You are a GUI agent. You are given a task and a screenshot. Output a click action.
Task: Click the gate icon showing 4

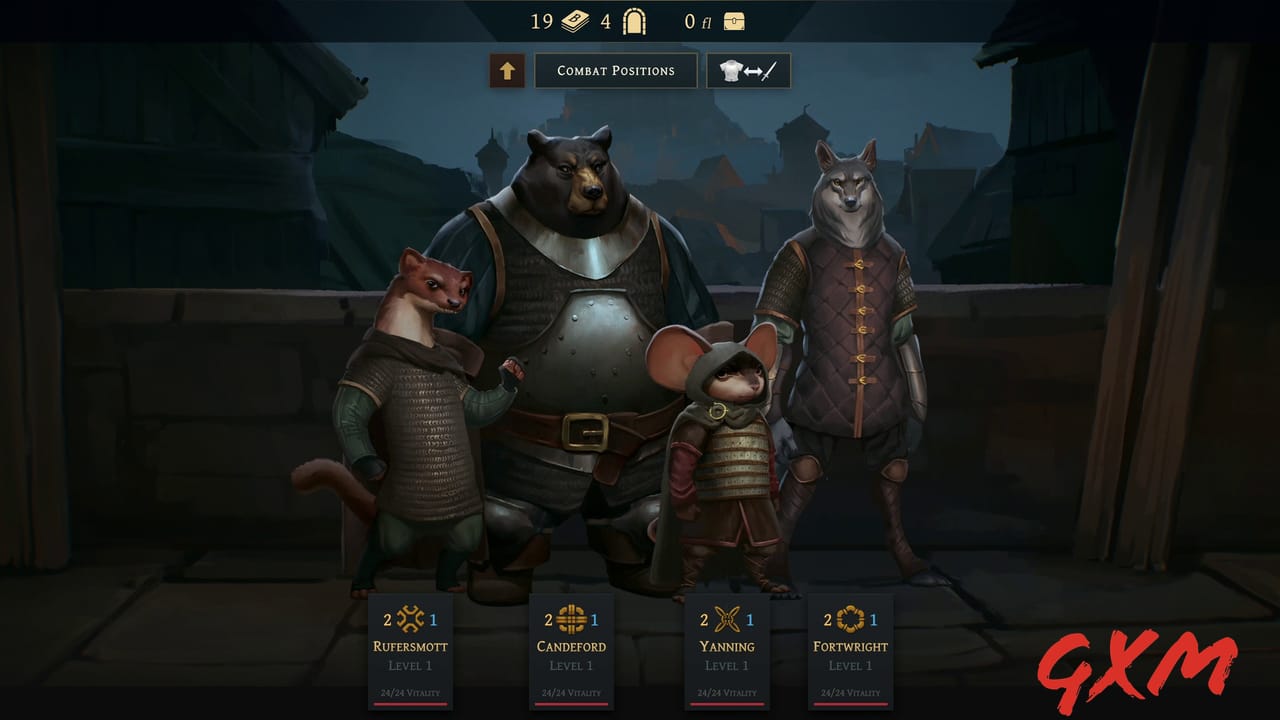pos(633,21)
